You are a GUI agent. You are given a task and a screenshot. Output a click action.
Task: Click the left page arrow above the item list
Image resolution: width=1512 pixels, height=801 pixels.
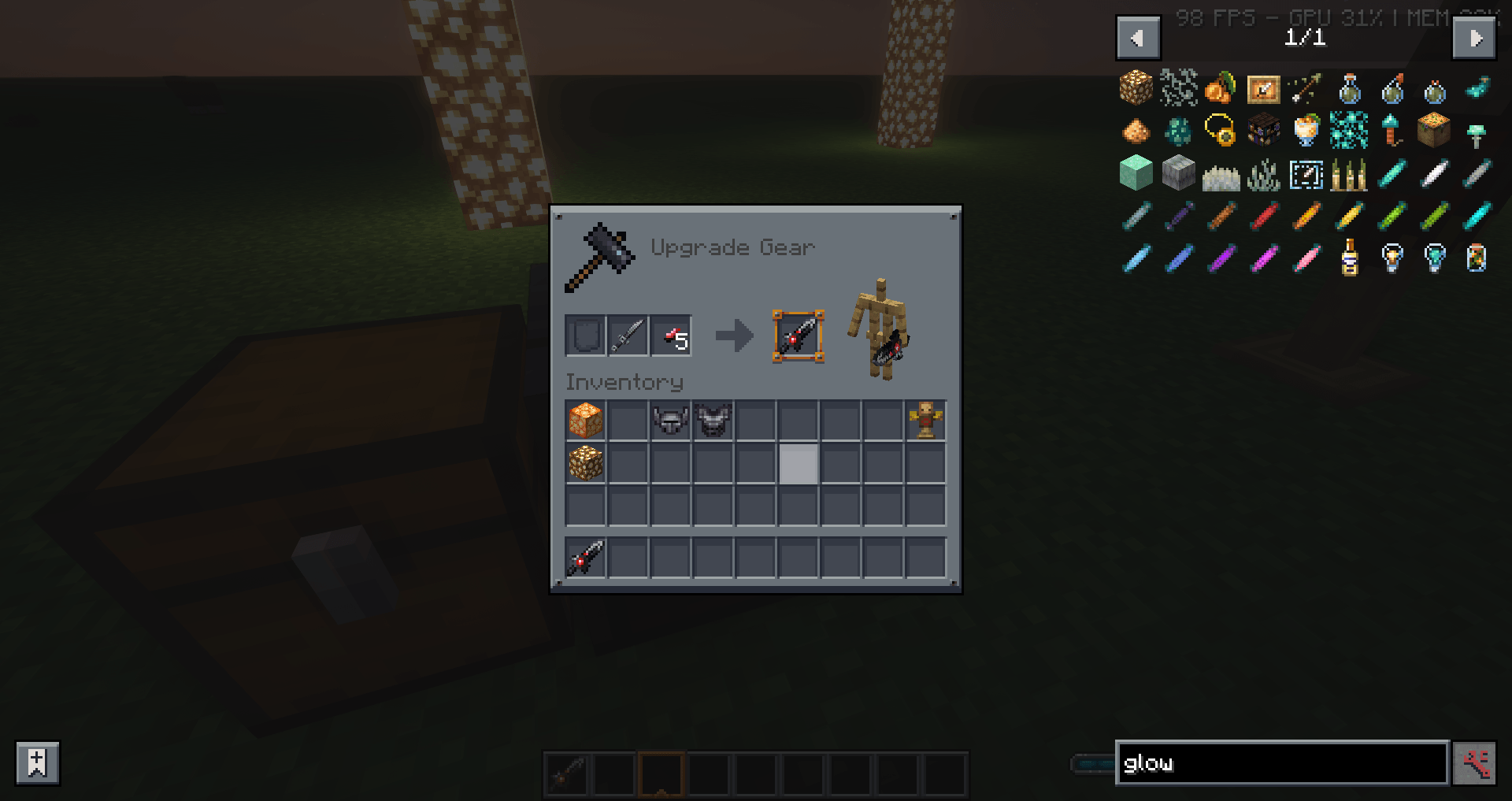pos(1136,37)
